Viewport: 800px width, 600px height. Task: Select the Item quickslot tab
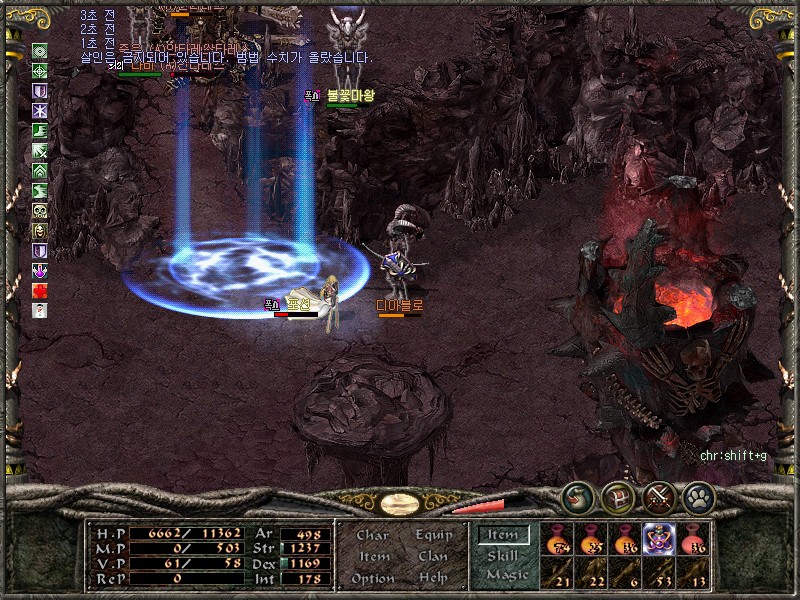[x=502, y=535]
